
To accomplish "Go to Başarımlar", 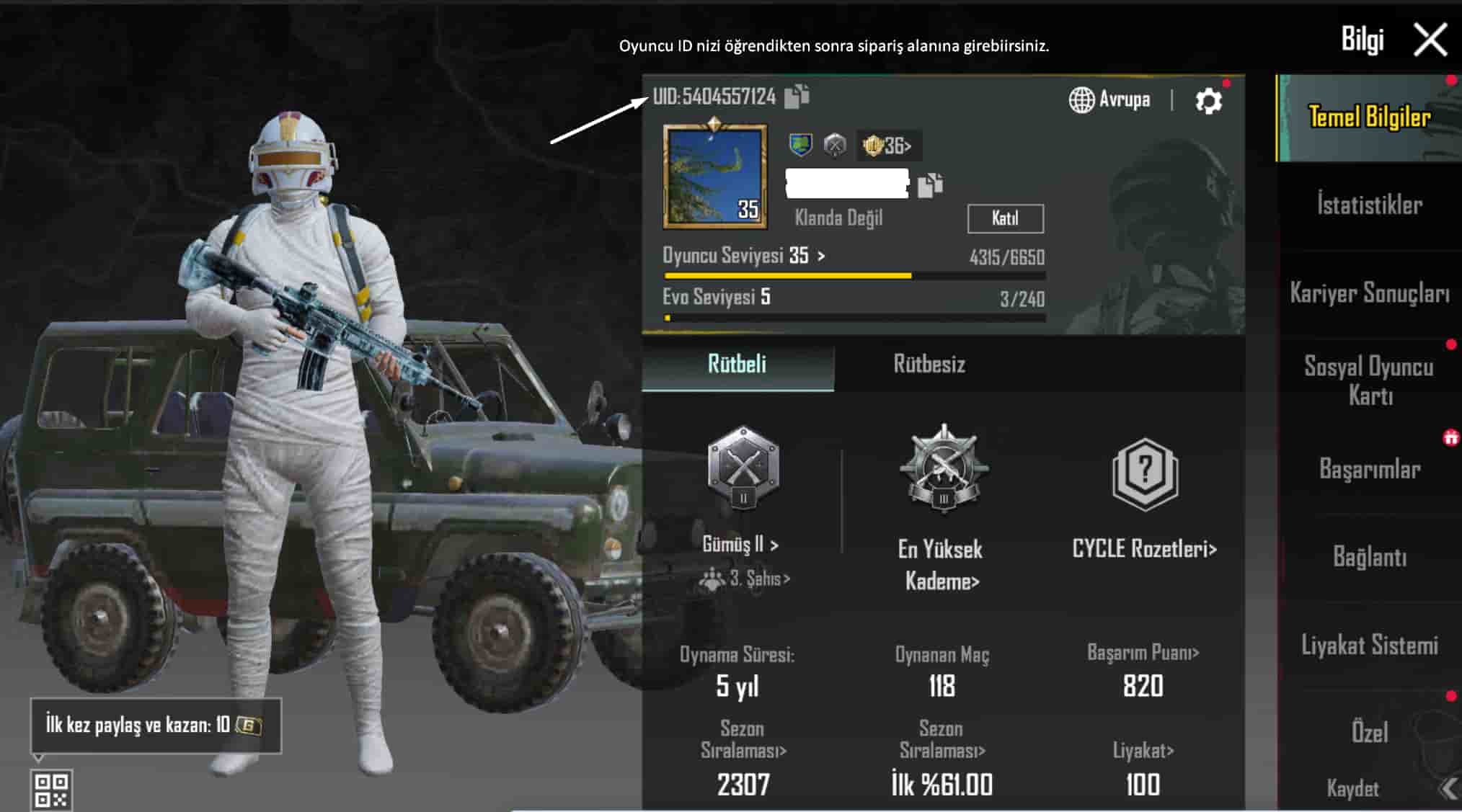I will pos(1369,469).
